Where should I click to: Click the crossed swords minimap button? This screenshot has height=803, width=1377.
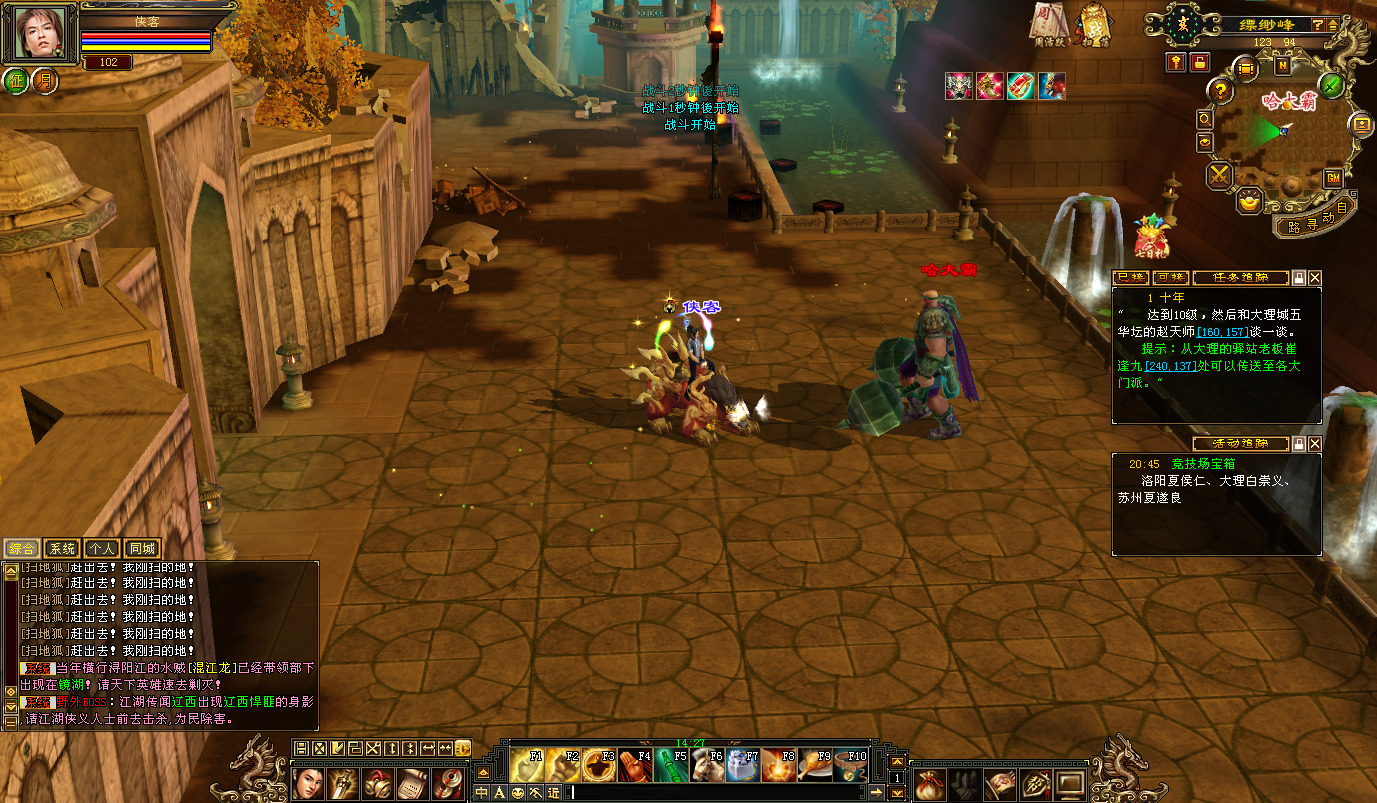click(x=1220, y=176)
